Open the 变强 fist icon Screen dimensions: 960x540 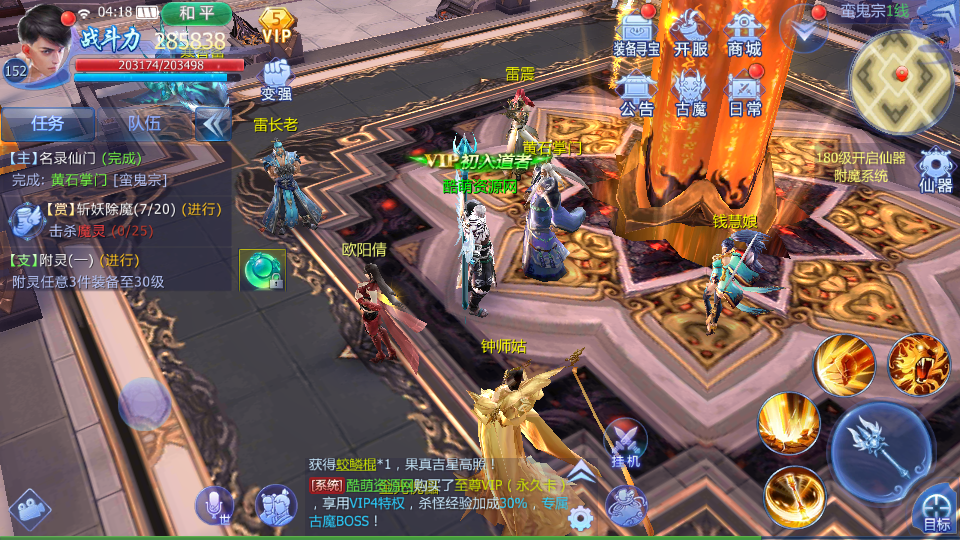coord(276,78)
